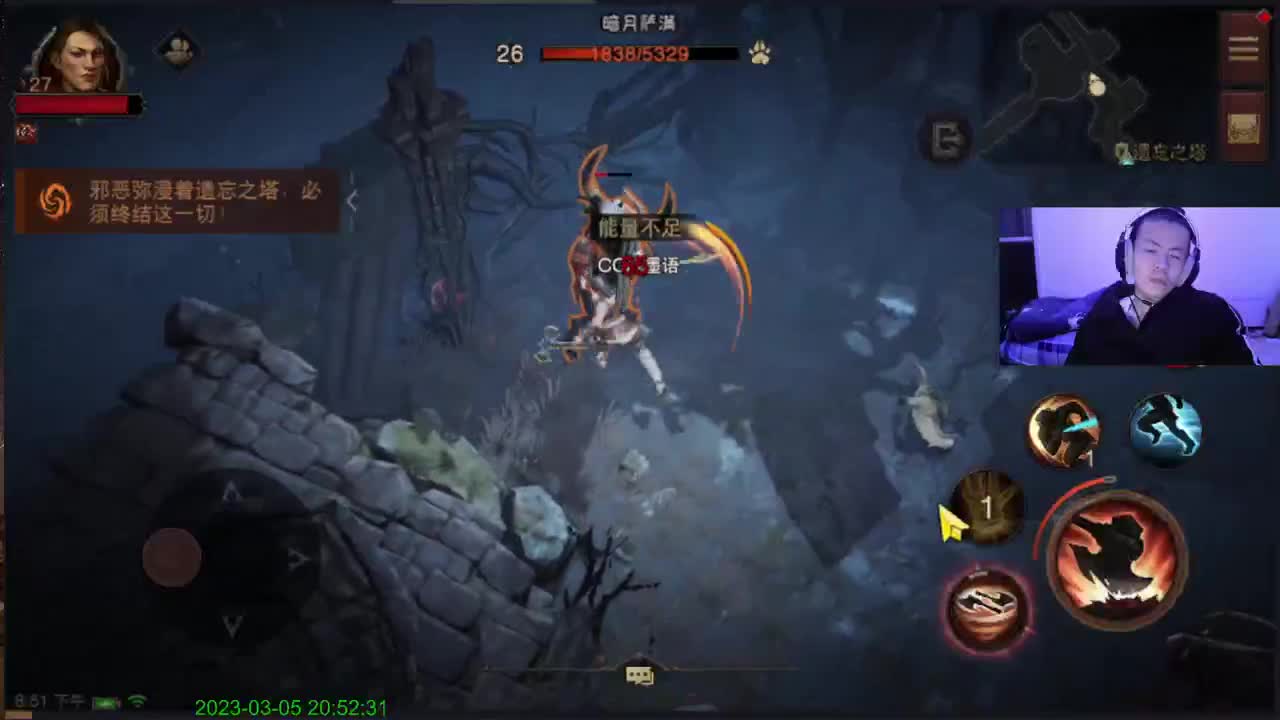Collapse the quest tracker with the left arrow
This screenshot has width=1280, height=720.
pyautogui.click(x=353, y=200)
